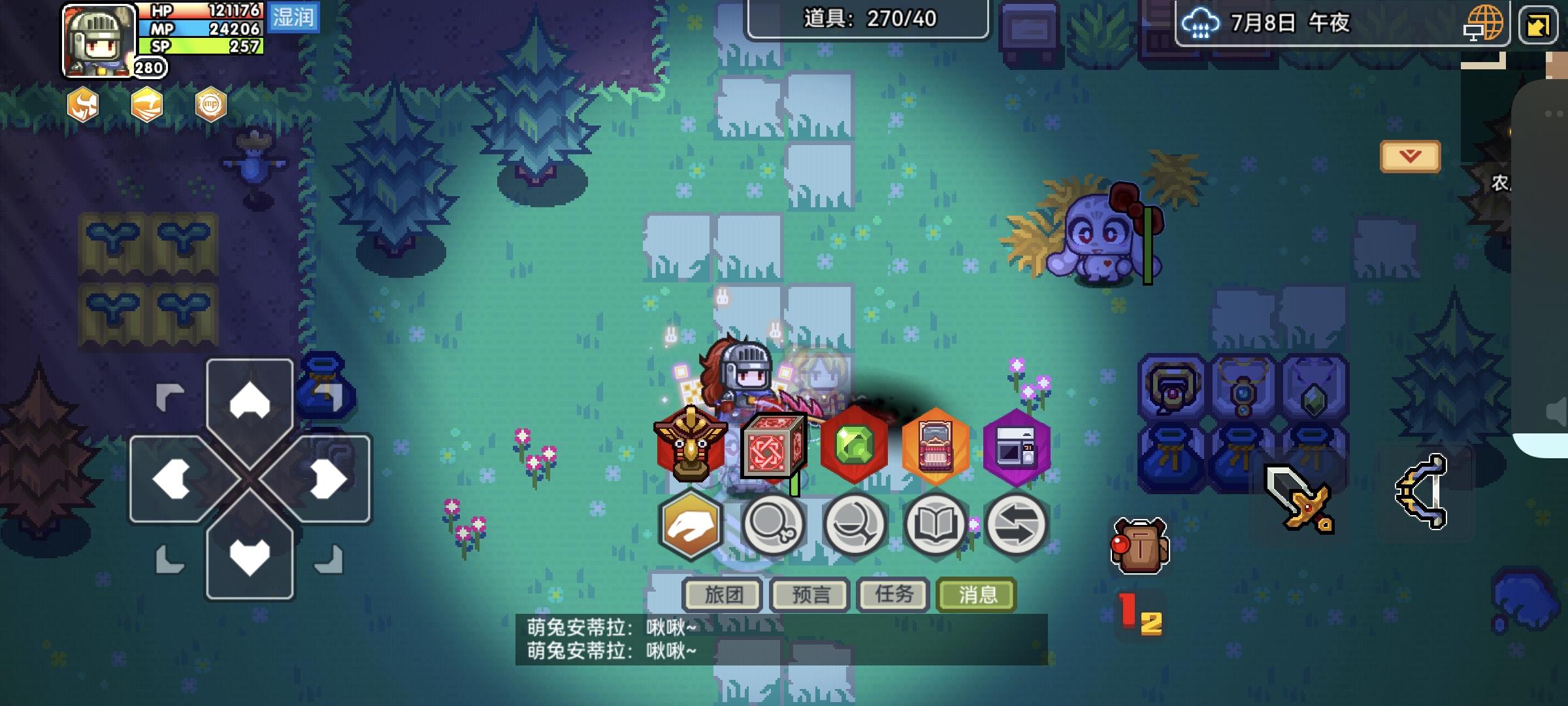Open the 任务 quest list
The height and width of the screenshot is (706, 1568).
click(x=892, y=594)
